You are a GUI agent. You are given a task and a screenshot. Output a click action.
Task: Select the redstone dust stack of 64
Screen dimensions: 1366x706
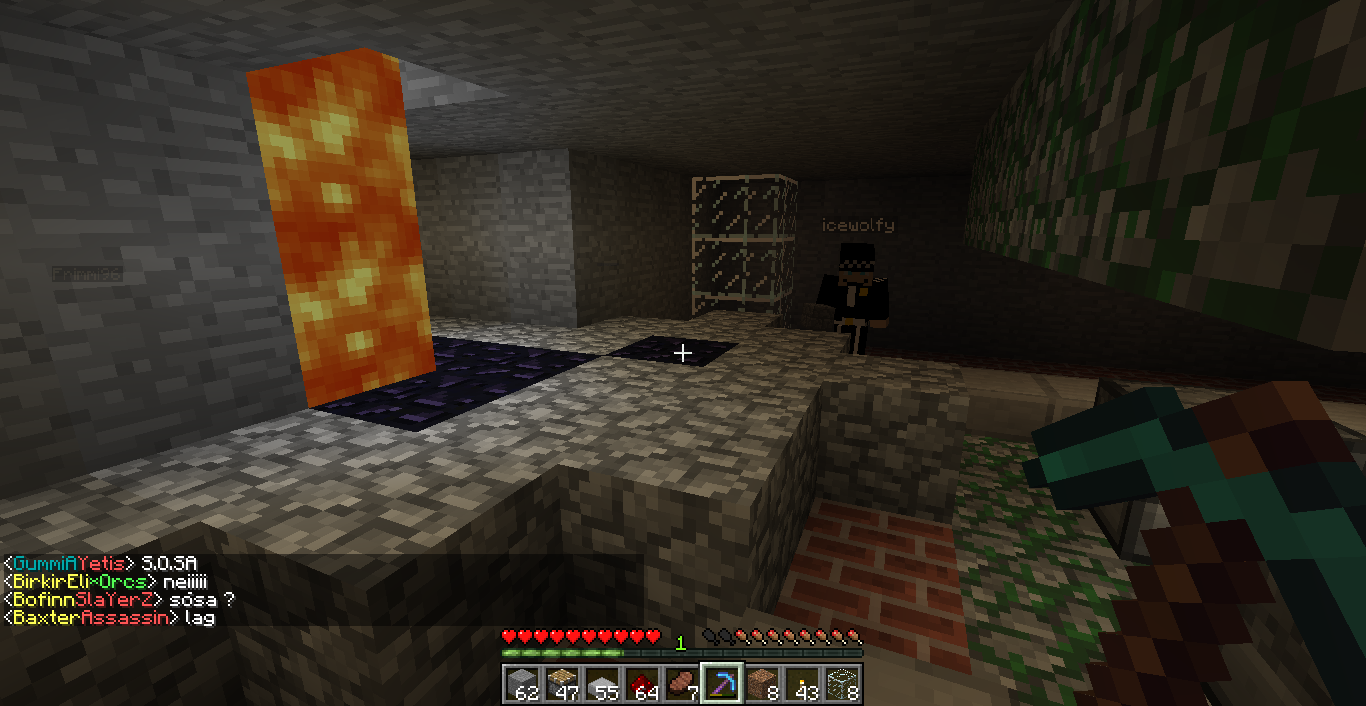(642, 684)
